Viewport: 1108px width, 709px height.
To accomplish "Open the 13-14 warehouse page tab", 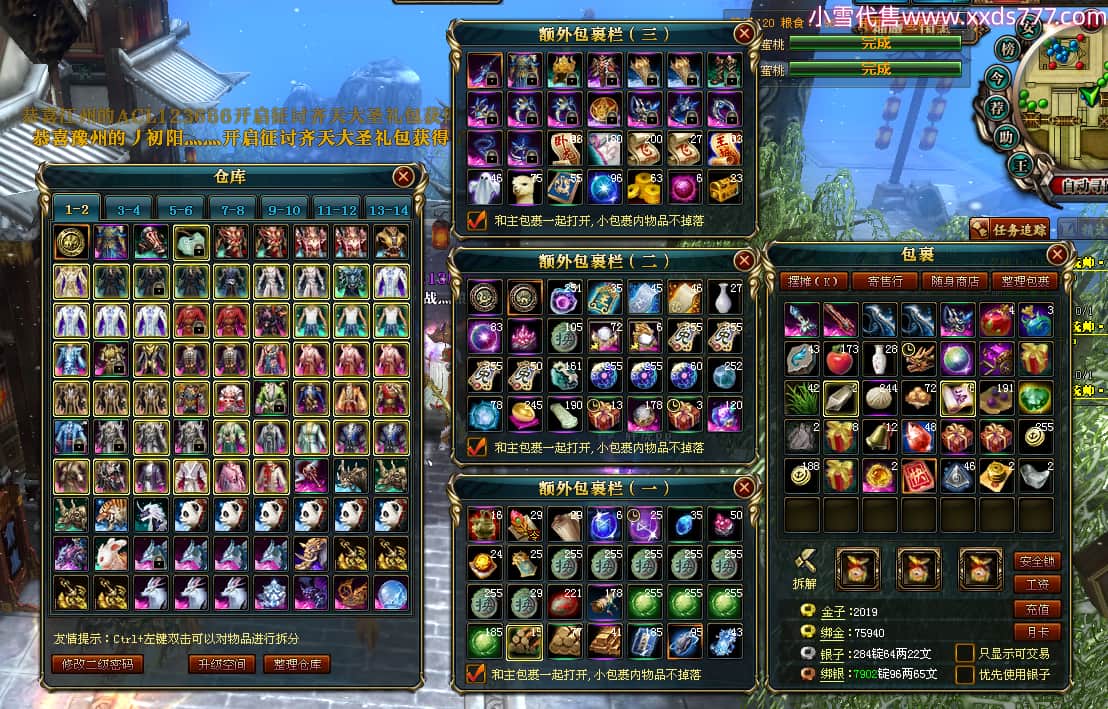I will tap(388, 210).
